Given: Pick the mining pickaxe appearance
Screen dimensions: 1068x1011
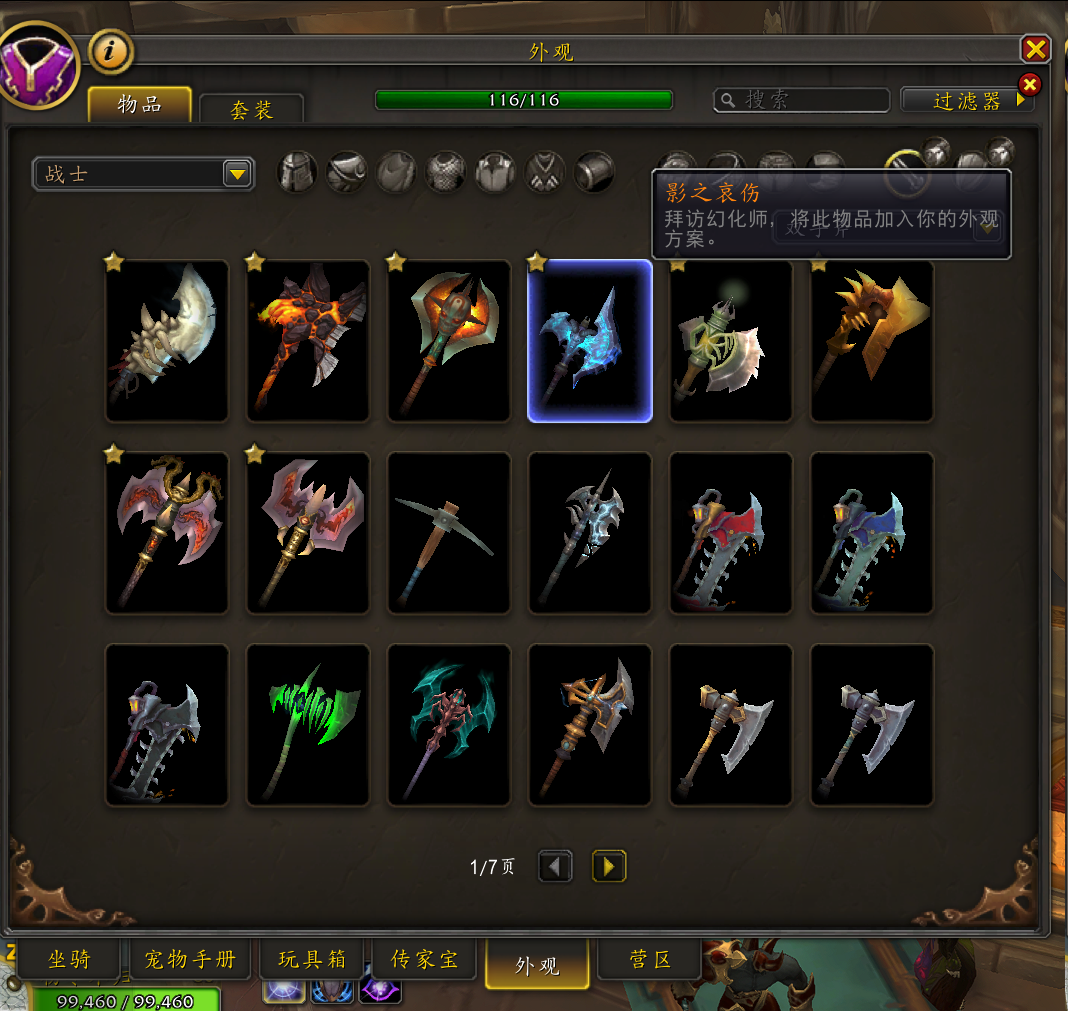Looking at the screenshot, I should [449, 533].
